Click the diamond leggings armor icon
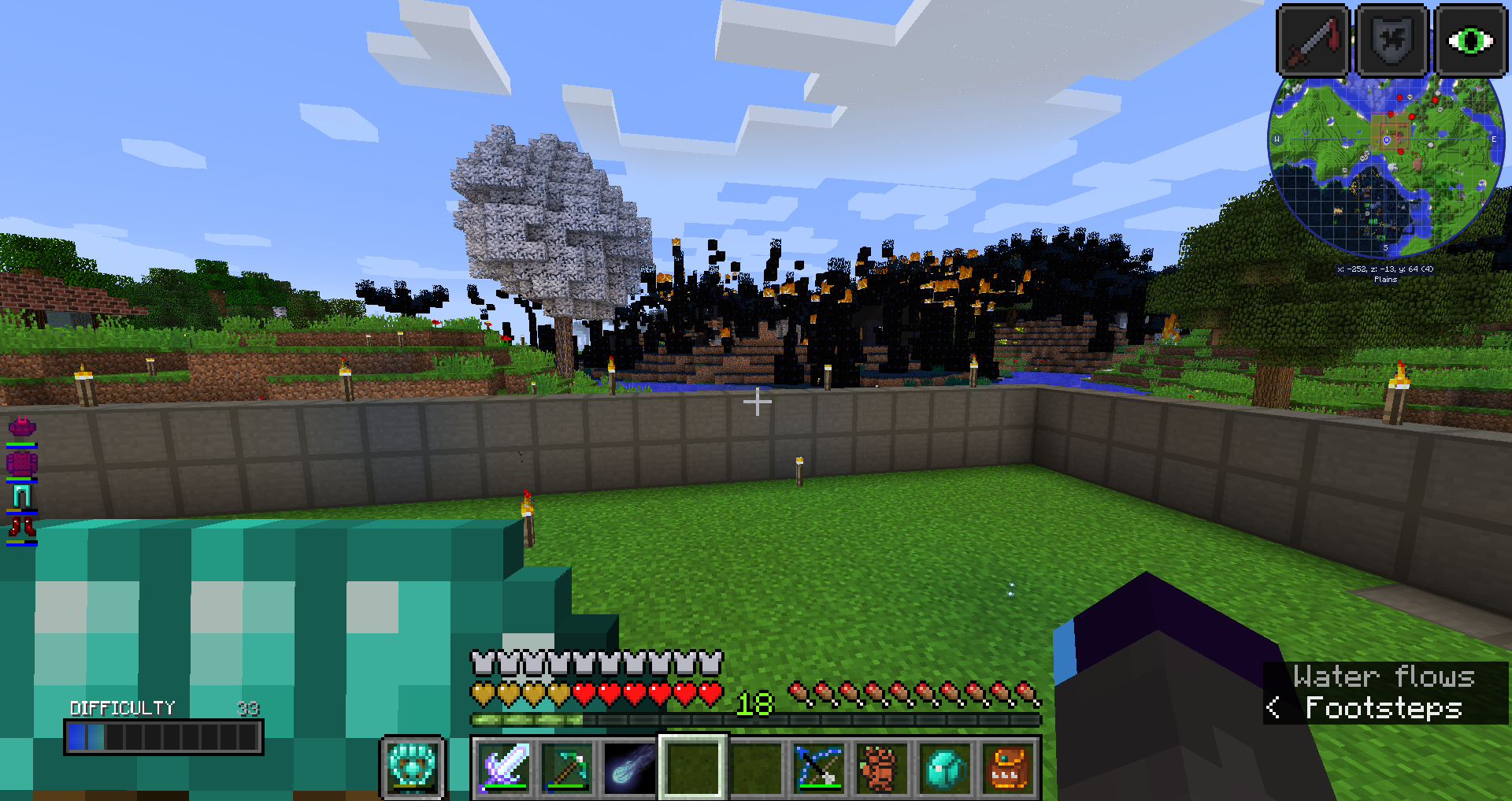Screen dimensions: 1512x801 [x=22, y=496]
